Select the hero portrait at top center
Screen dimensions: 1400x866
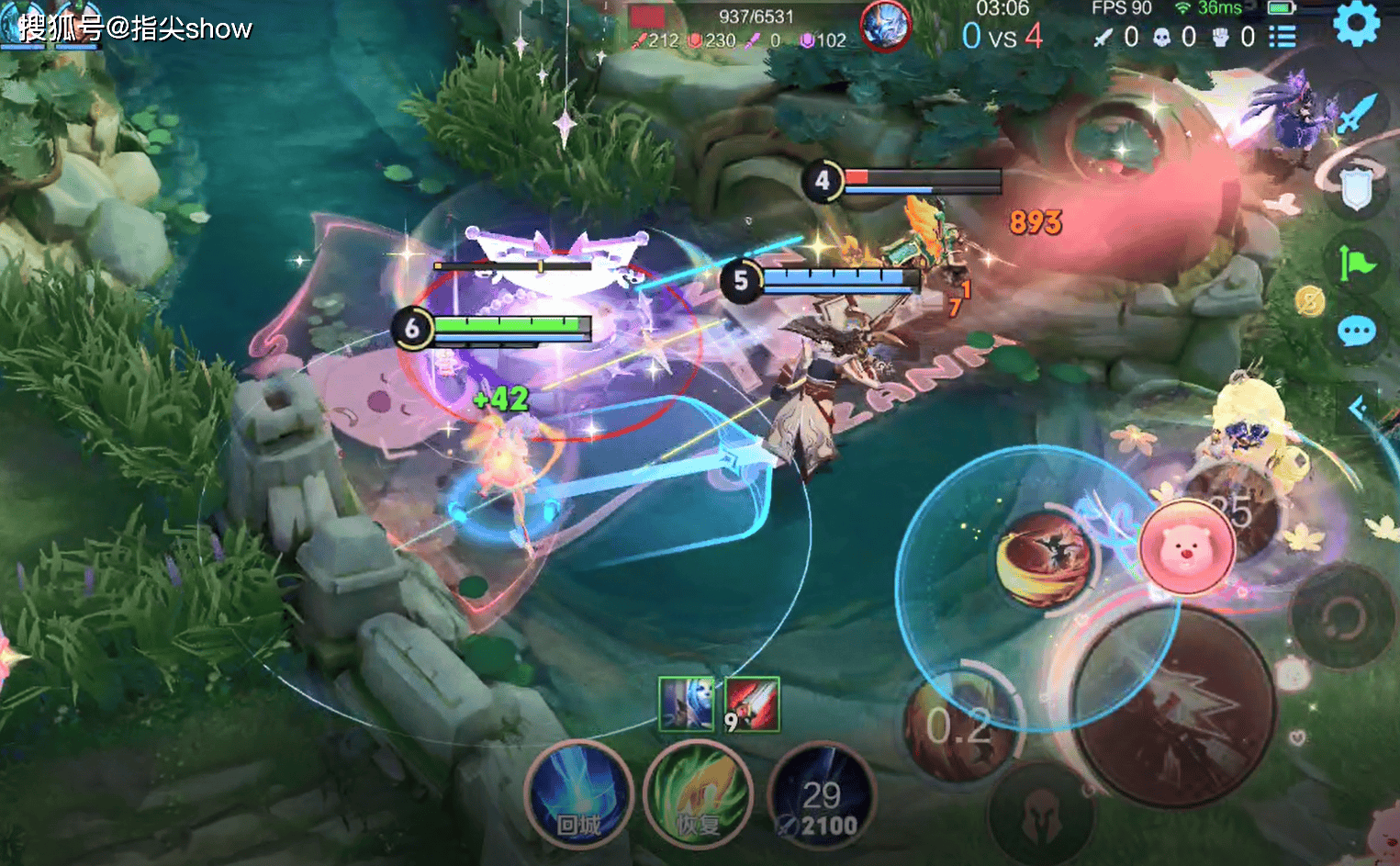885,25
